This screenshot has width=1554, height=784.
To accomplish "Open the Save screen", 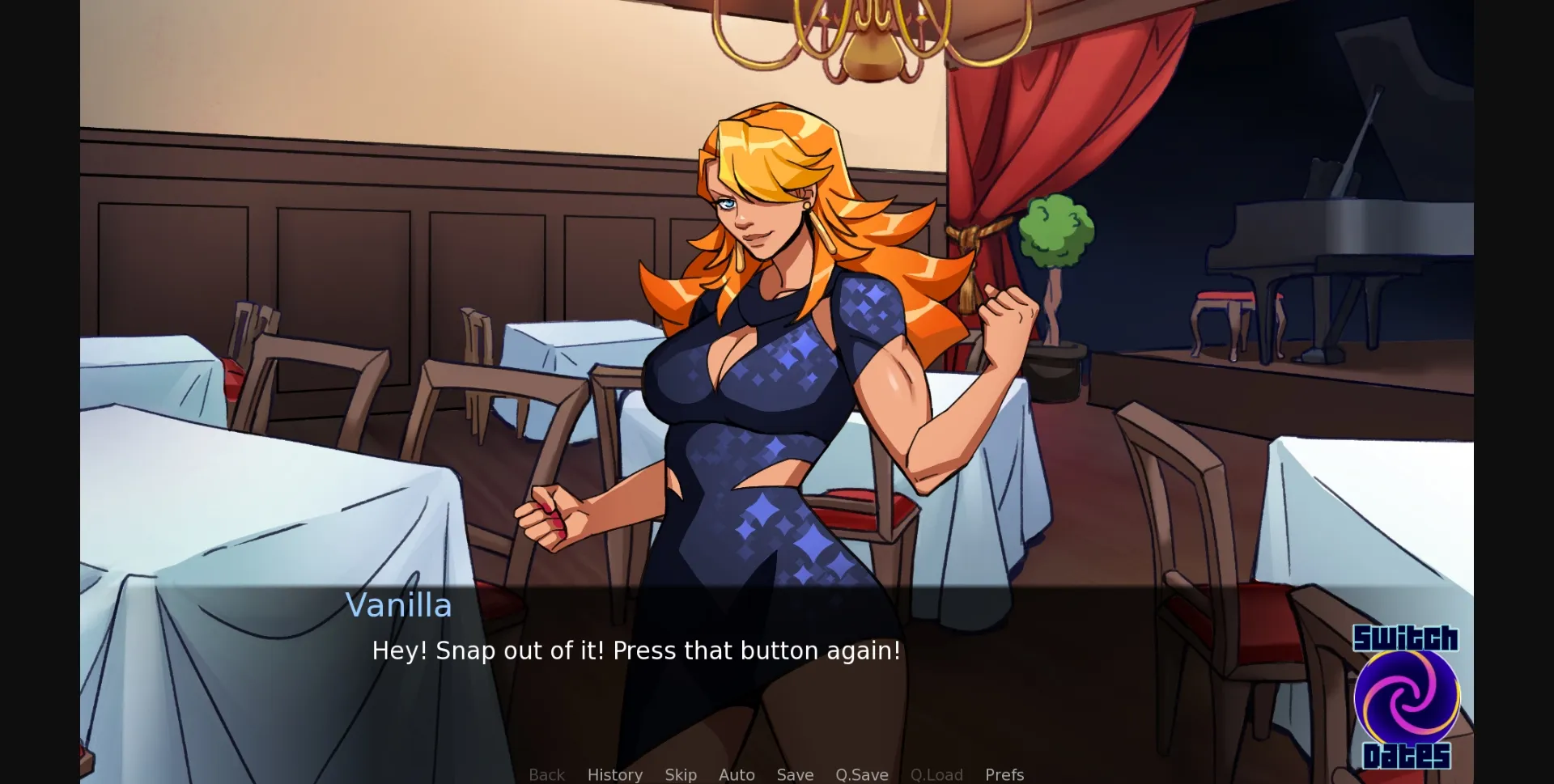I will tap(794, 774).
